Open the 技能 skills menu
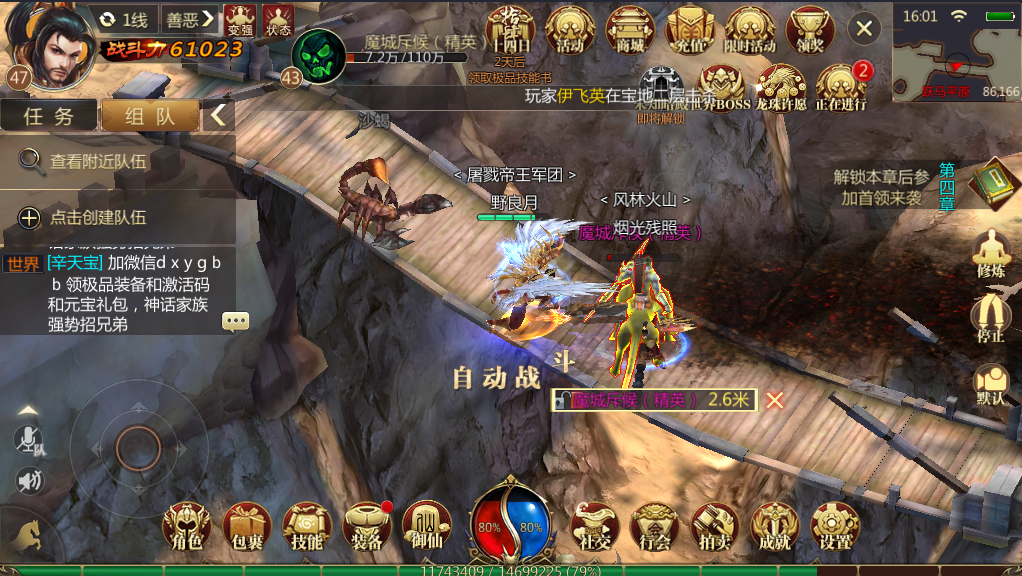The width and height of the screenshot is (1022, 576). [x=306, y=527]
